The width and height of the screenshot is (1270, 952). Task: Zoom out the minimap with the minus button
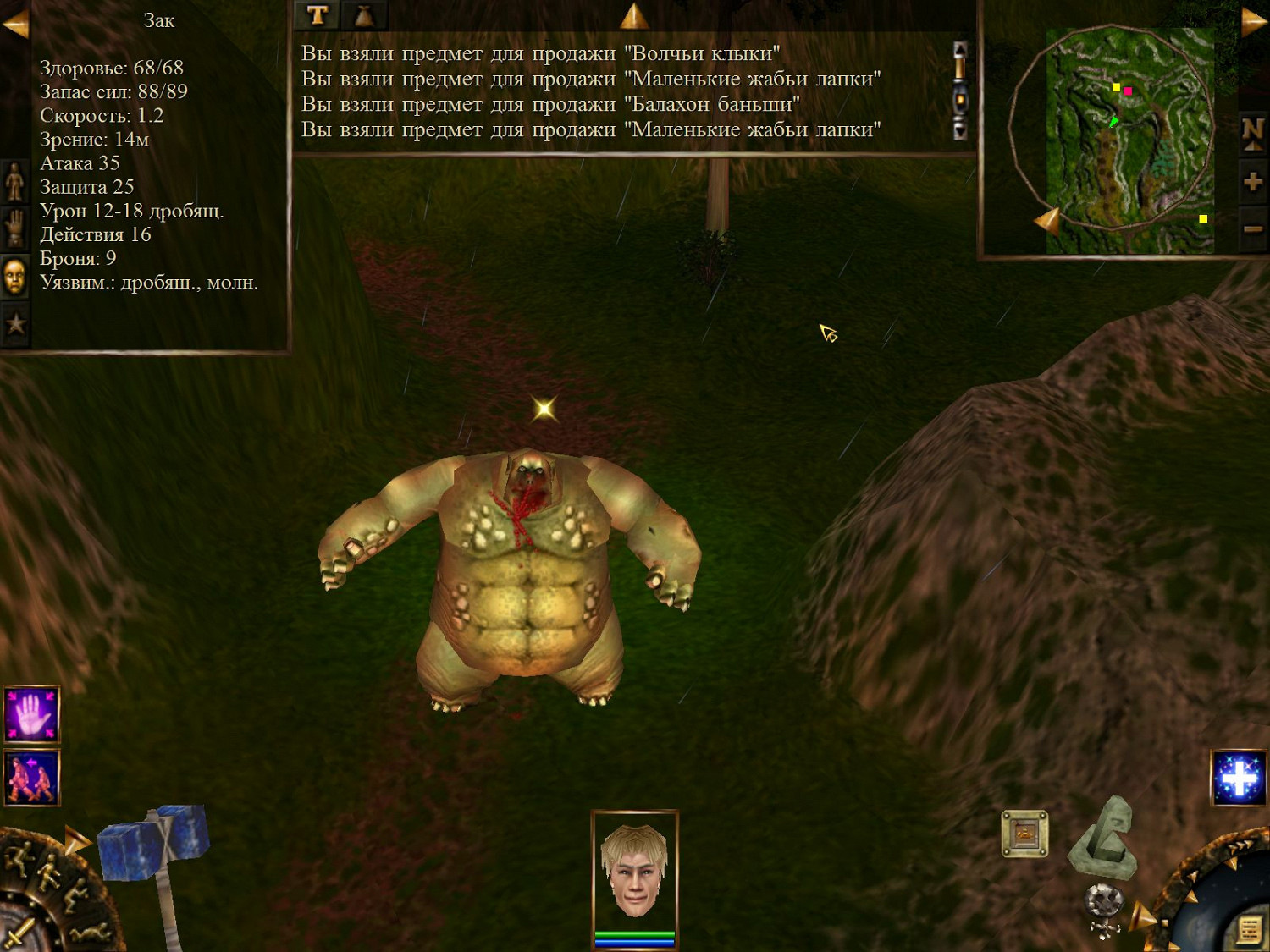tap(1253, 228)
